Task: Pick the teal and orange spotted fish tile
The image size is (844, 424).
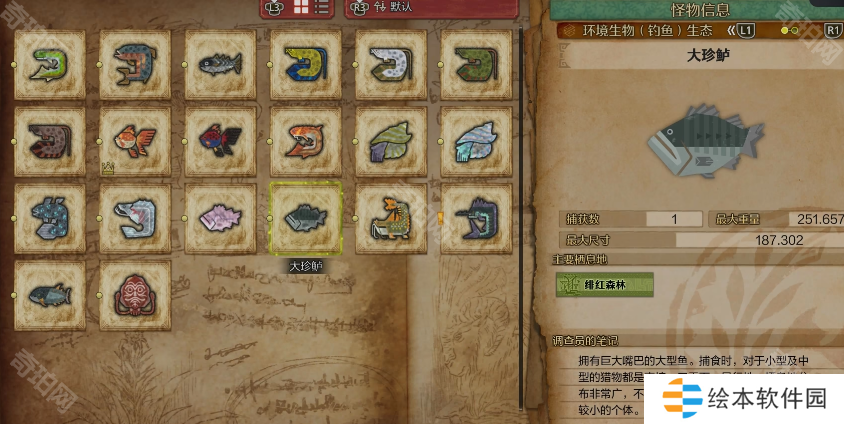Action: point(135,64)
